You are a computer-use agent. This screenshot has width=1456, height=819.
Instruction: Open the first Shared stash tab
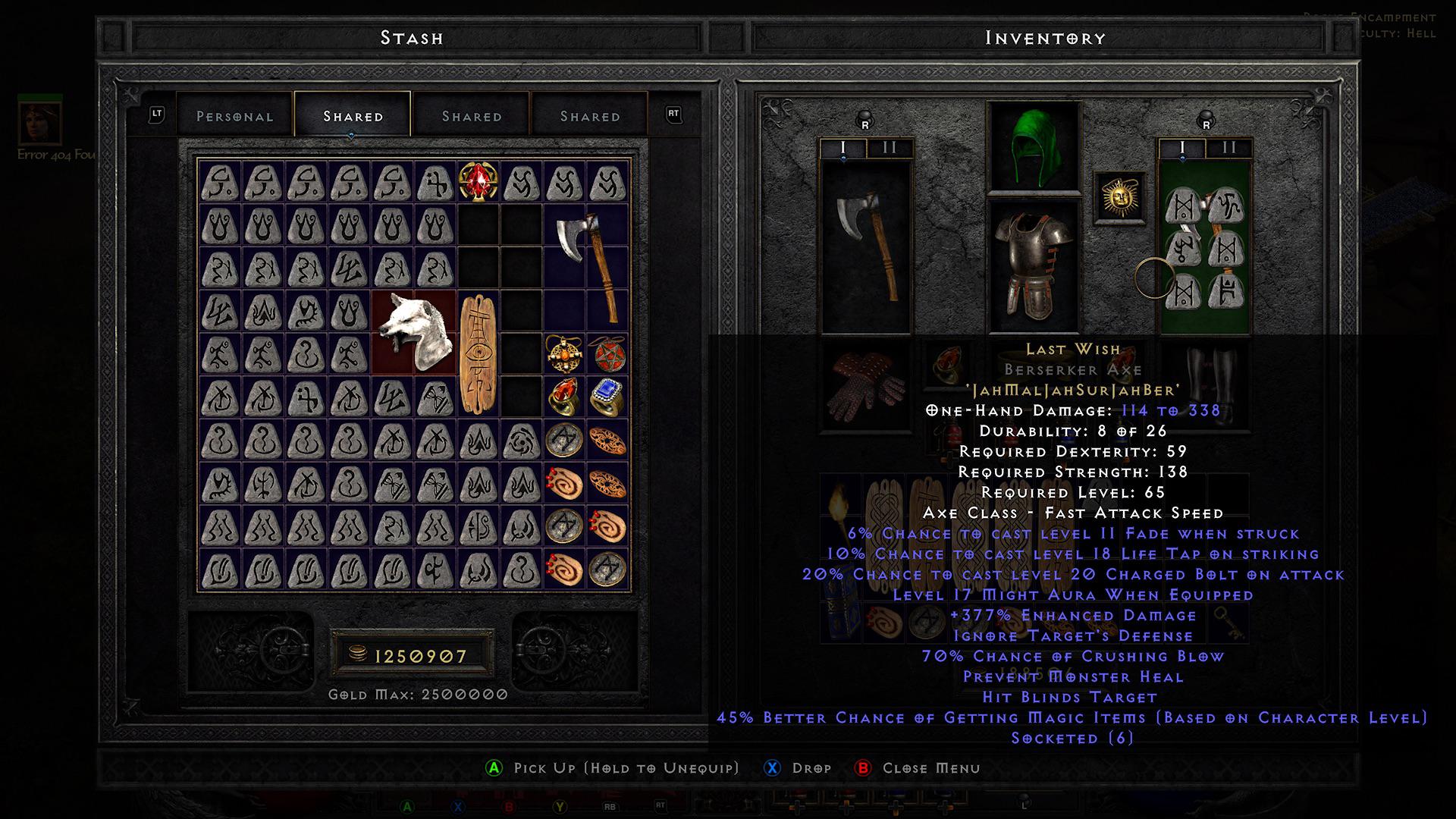352,115
